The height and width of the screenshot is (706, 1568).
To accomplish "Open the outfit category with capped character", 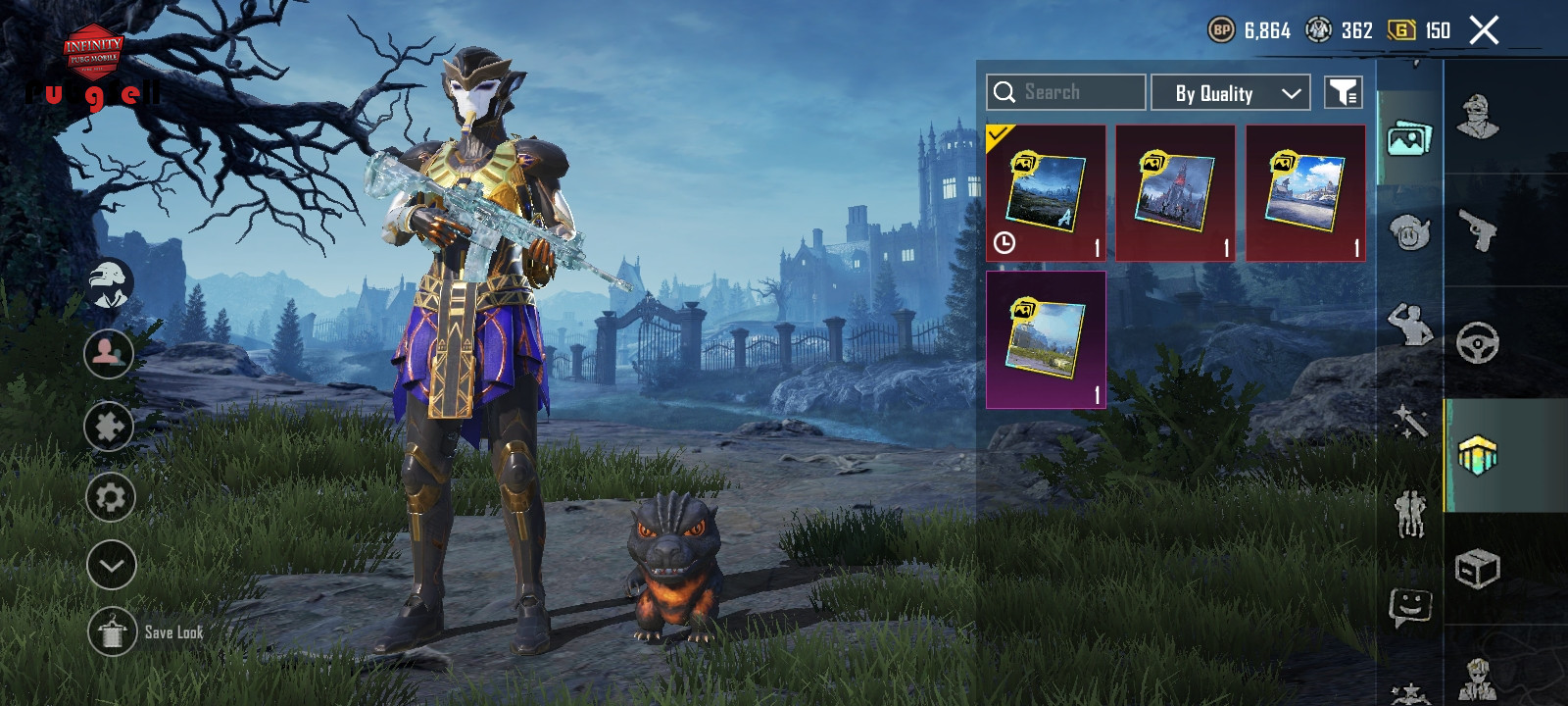I will point(1478,117).
